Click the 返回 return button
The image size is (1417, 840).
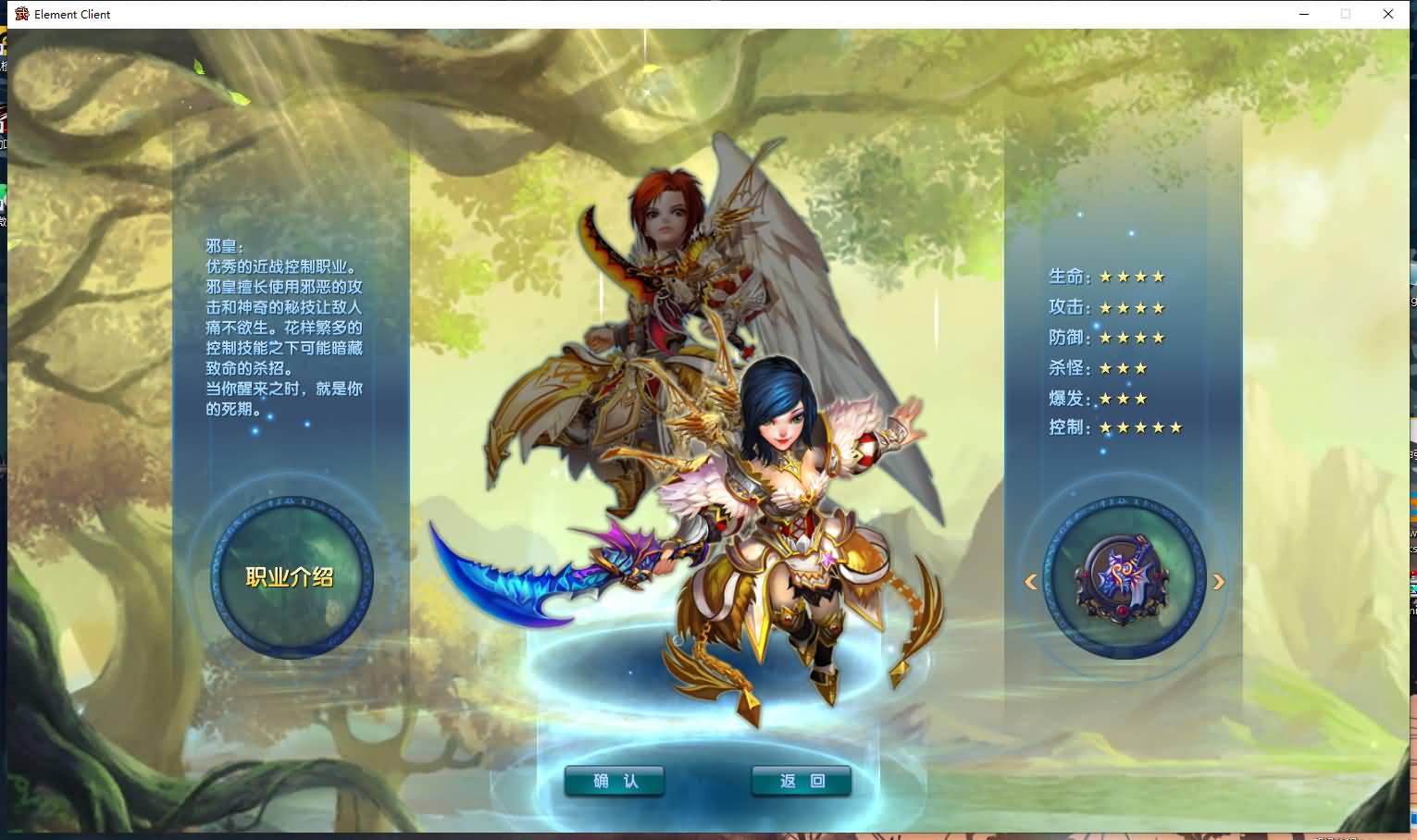(802, 780)
